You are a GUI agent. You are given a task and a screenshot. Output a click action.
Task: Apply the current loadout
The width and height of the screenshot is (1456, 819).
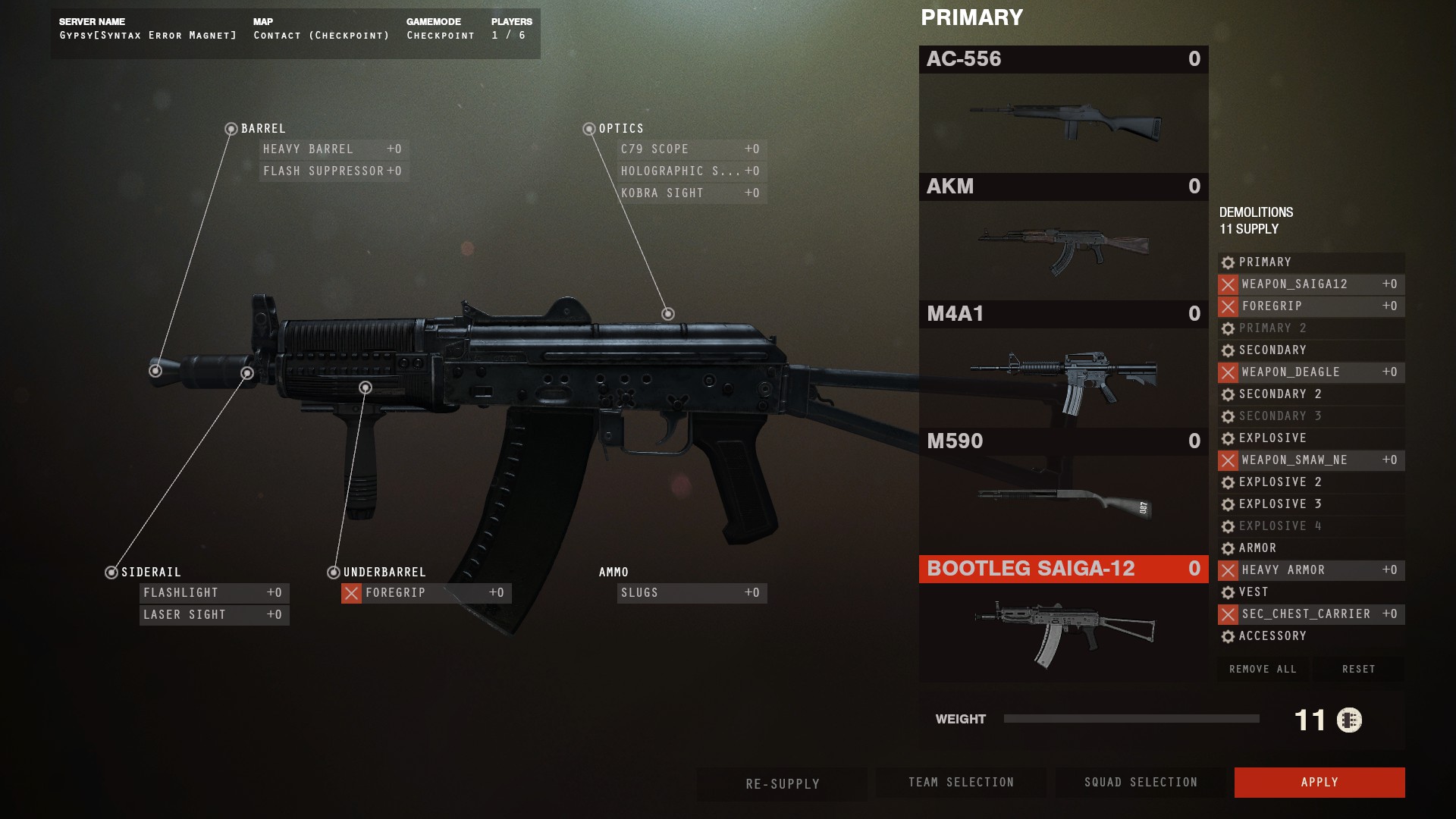[1319, 782]
